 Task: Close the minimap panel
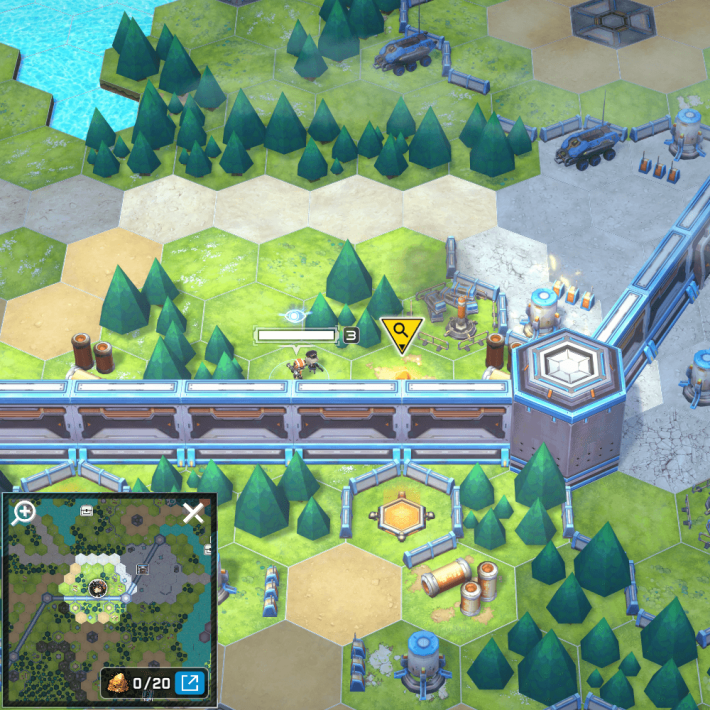pos(193,514)
